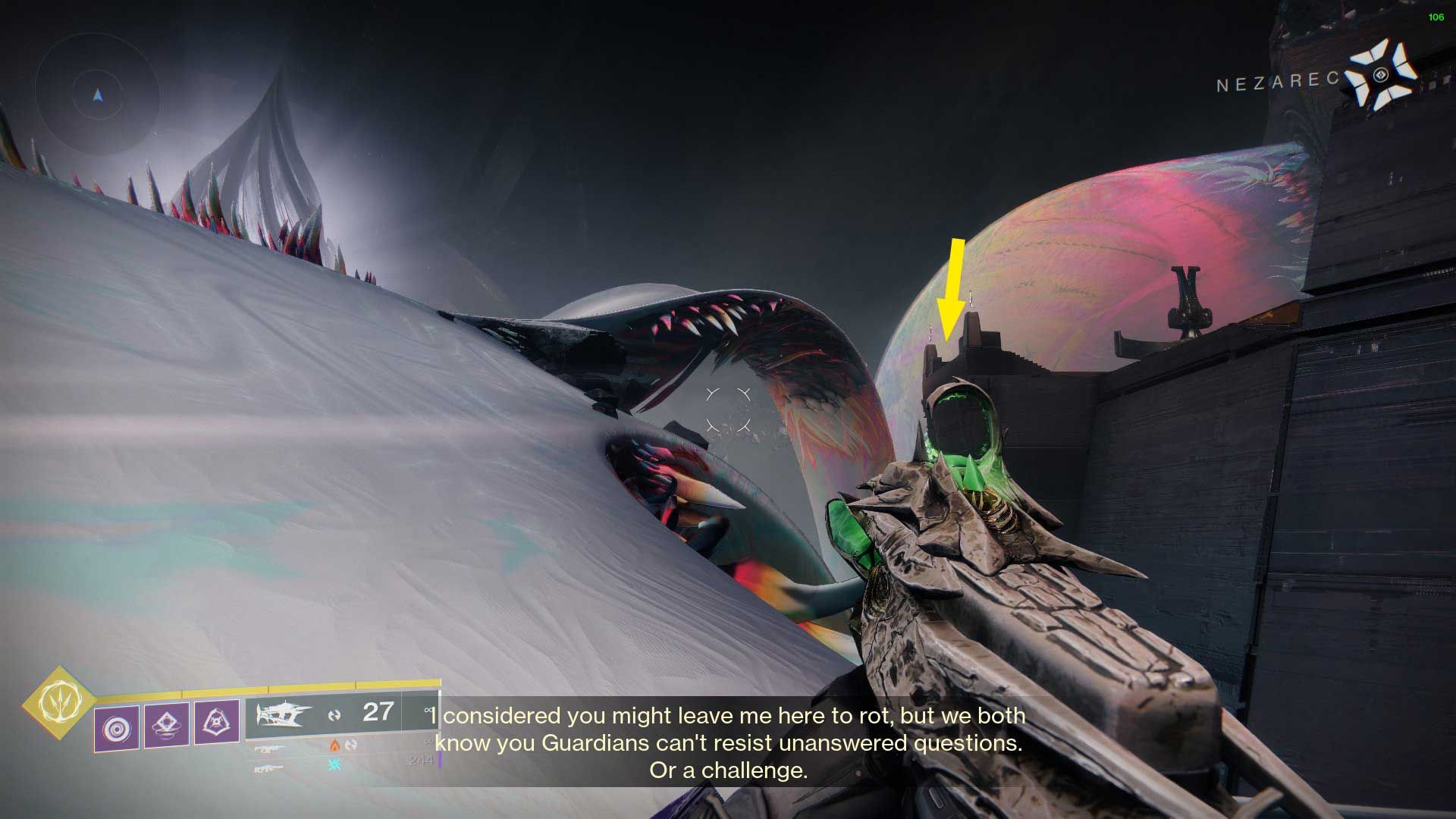This screenshot has width=1456, height=819.
Task: Click the solar flame element icon
Action: [x=335, y=746]
